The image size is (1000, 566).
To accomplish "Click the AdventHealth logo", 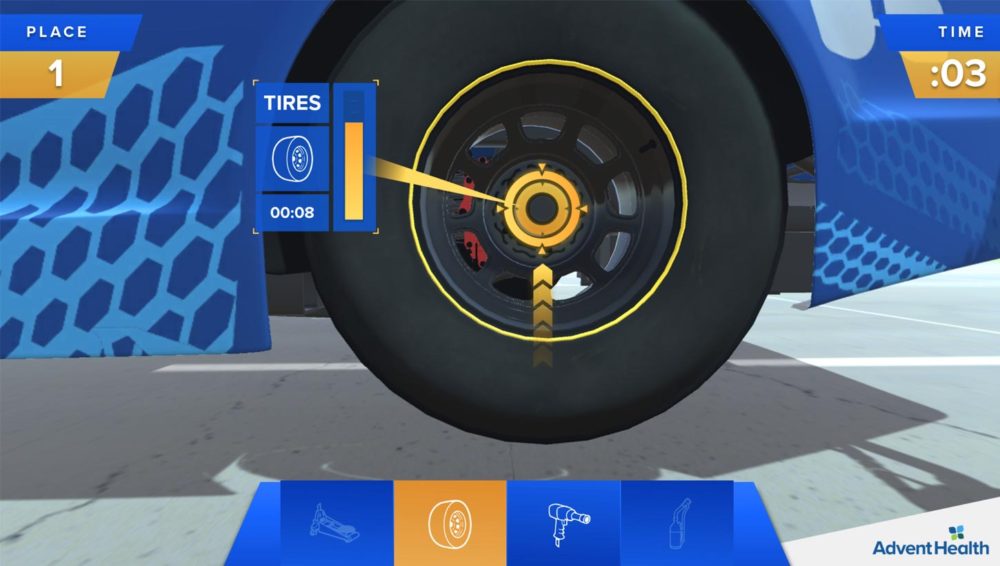I will coord(930,541).
